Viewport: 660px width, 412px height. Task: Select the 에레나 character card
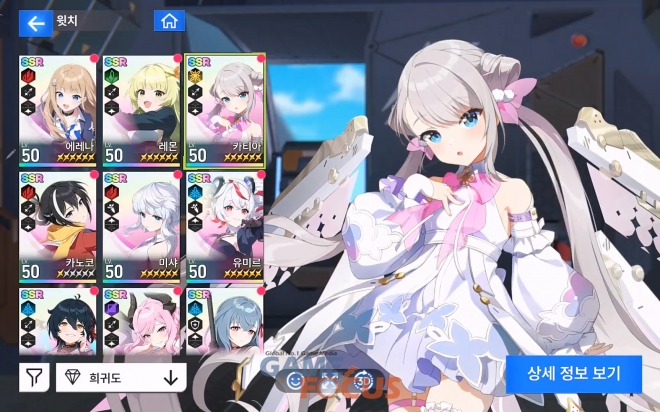point(57,110)
